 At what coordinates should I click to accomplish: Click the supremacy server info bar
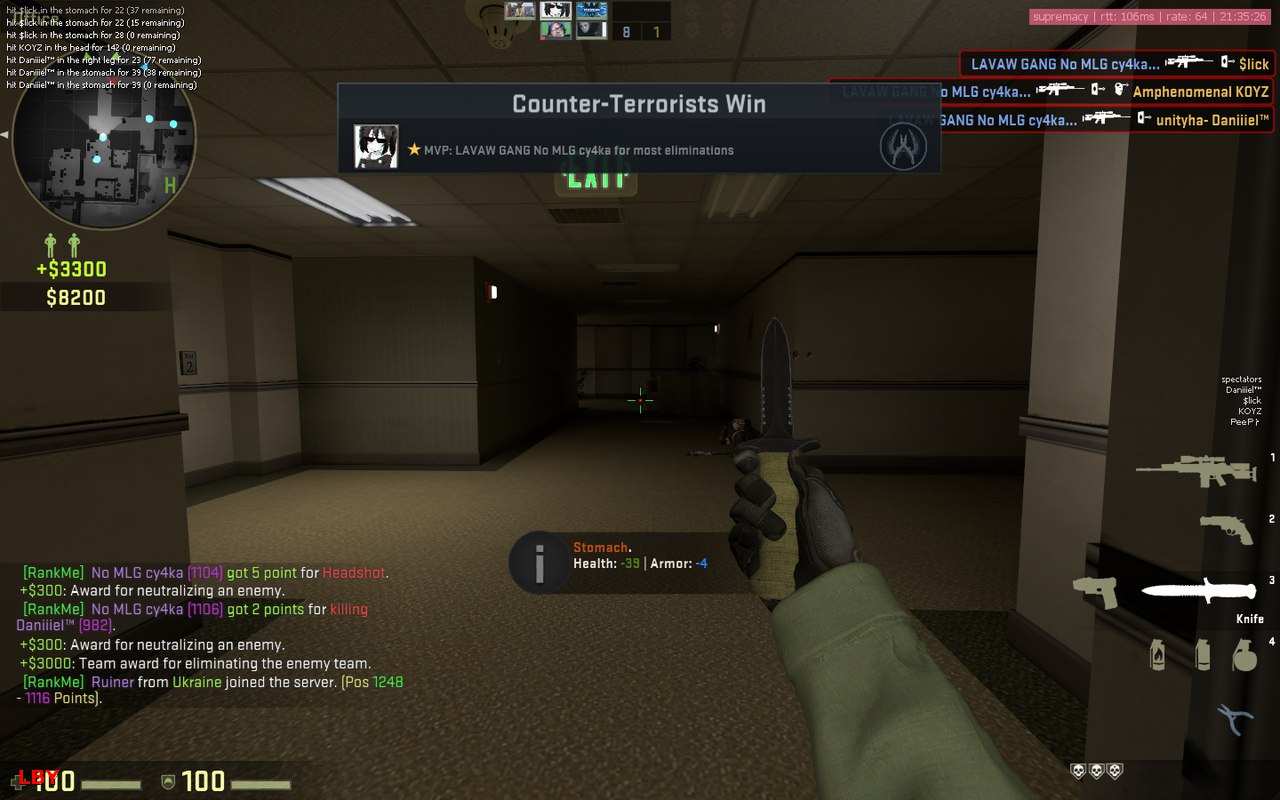[x=1151, y=16]
